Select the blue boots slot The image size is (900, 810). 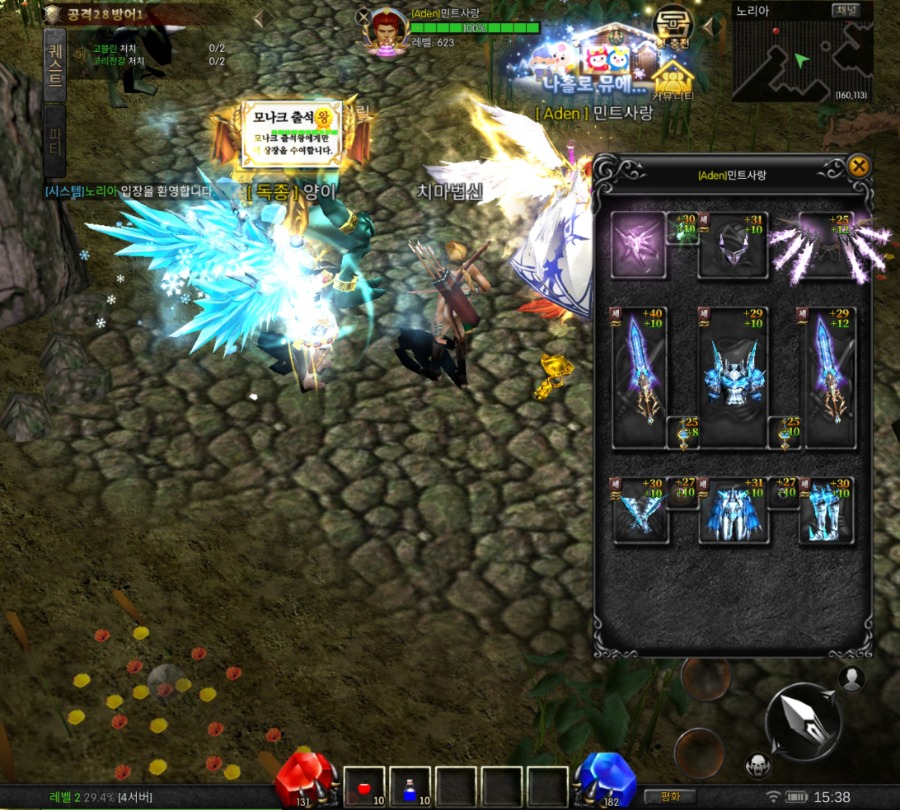826,510
